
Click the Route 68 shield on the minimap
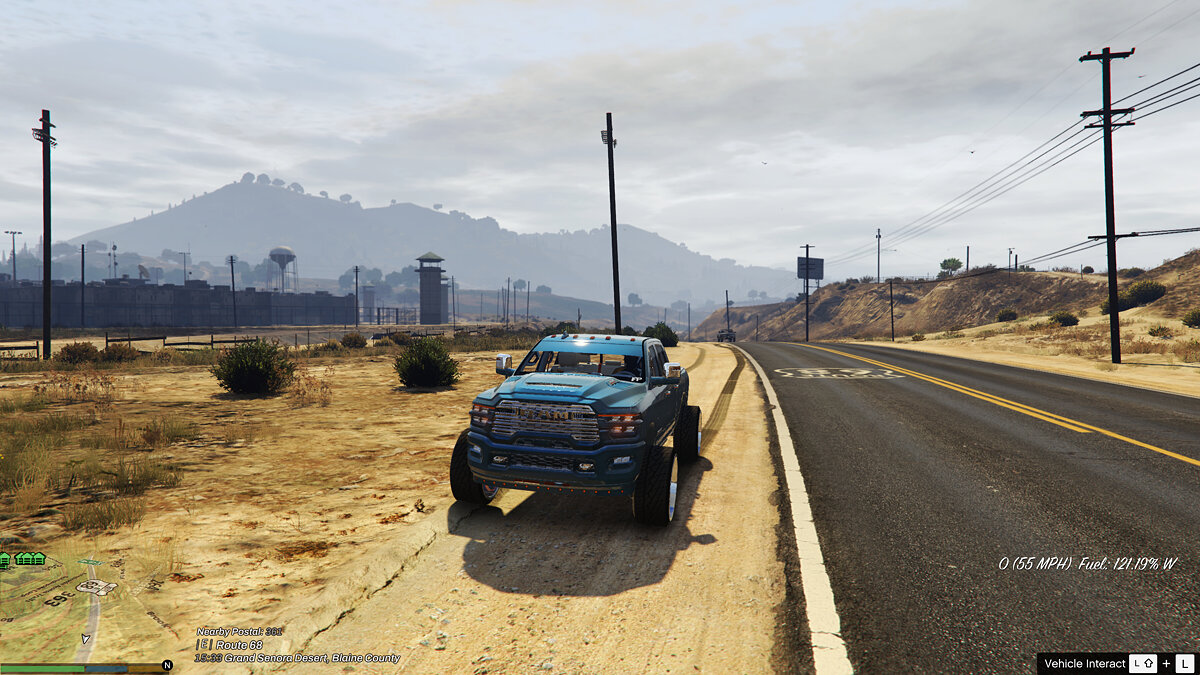(96, 587)
